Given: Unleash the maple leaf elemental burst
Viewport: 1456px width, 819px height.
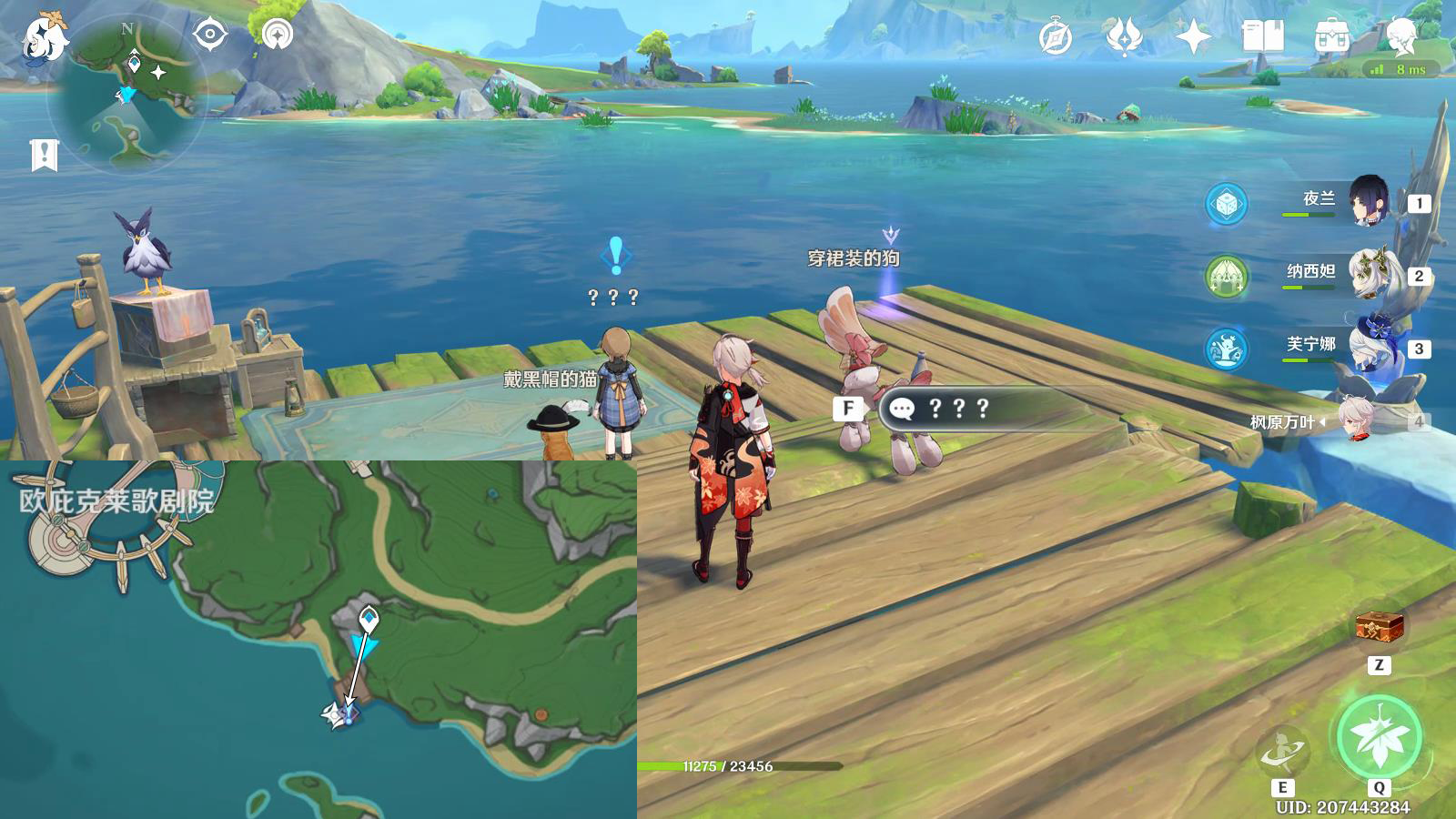Looking at the screenshot, I should [x=1380, y=737].
